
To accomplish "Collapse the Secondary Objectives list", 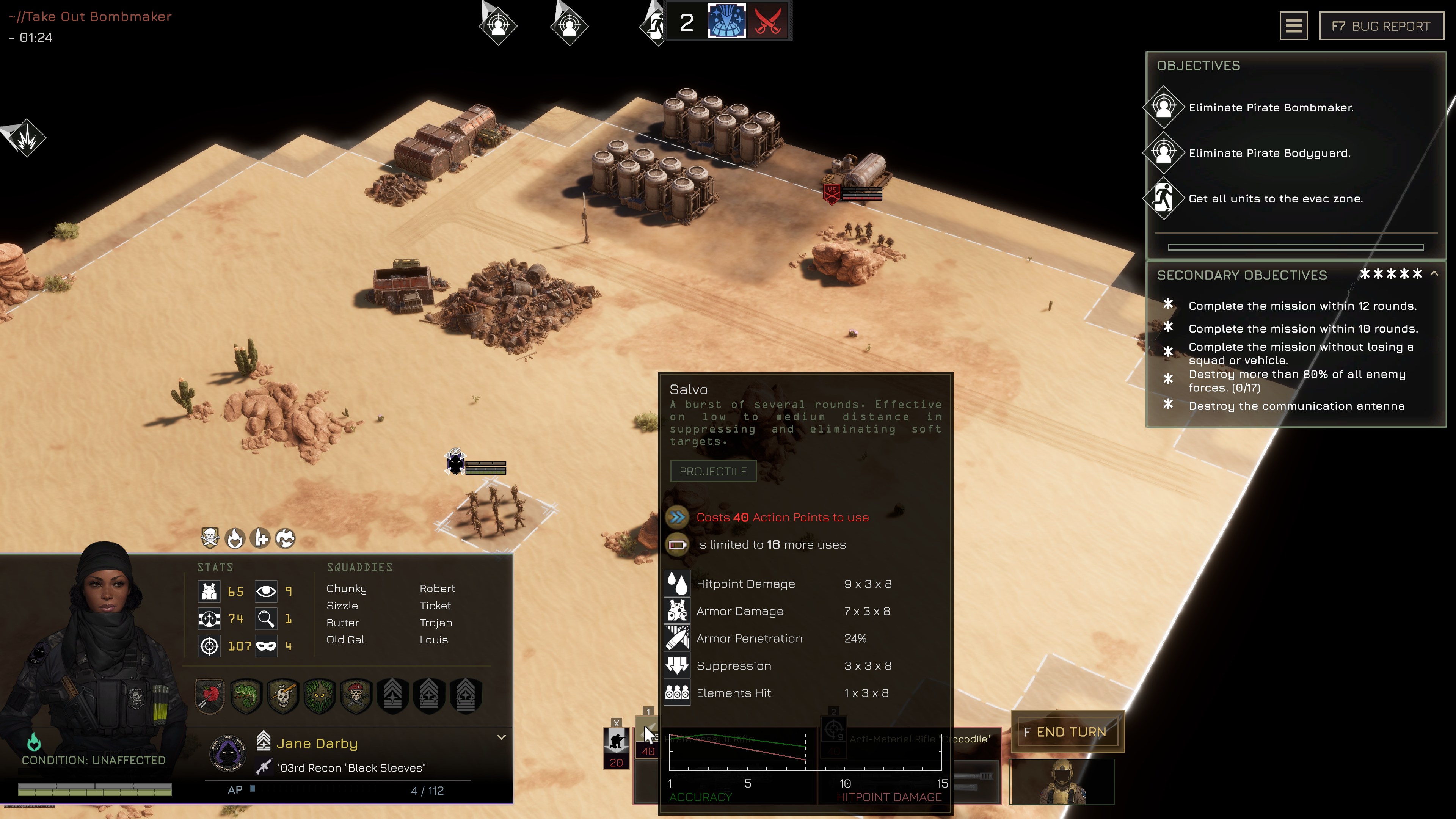I will pos(1434,274).
